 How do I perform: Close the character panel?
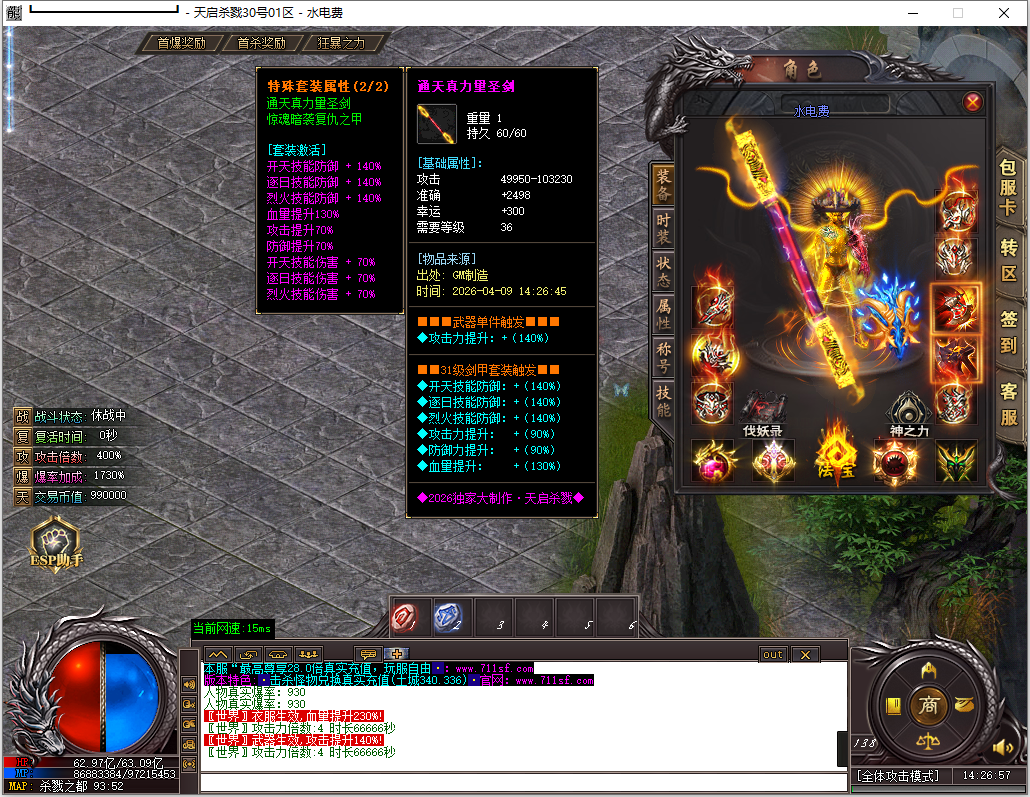tap(972, 102)
